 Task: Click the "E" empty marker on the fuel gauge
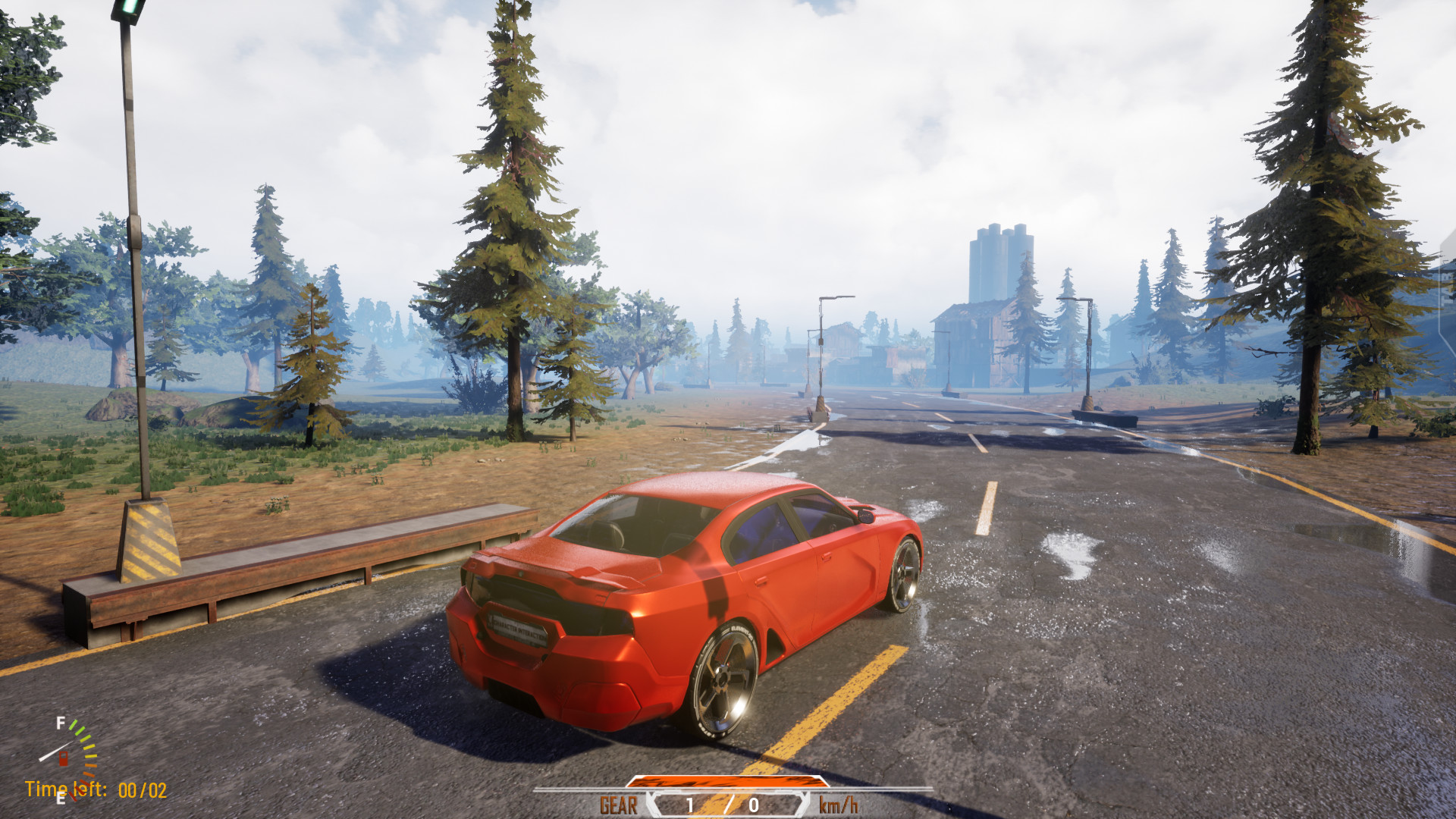[61, 799]
